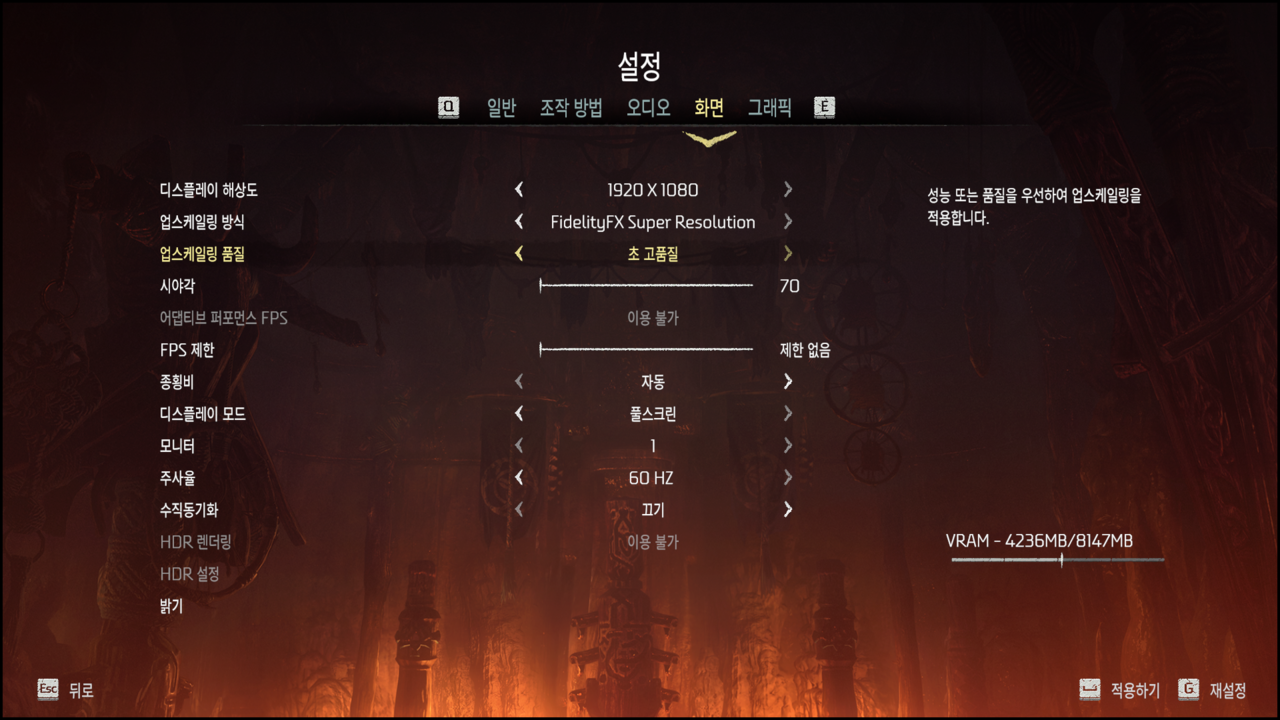The width and height of the screenshot is (1280, 720).
Task: Toggle 수직동기화 with its right arrow
Action: 788,510
